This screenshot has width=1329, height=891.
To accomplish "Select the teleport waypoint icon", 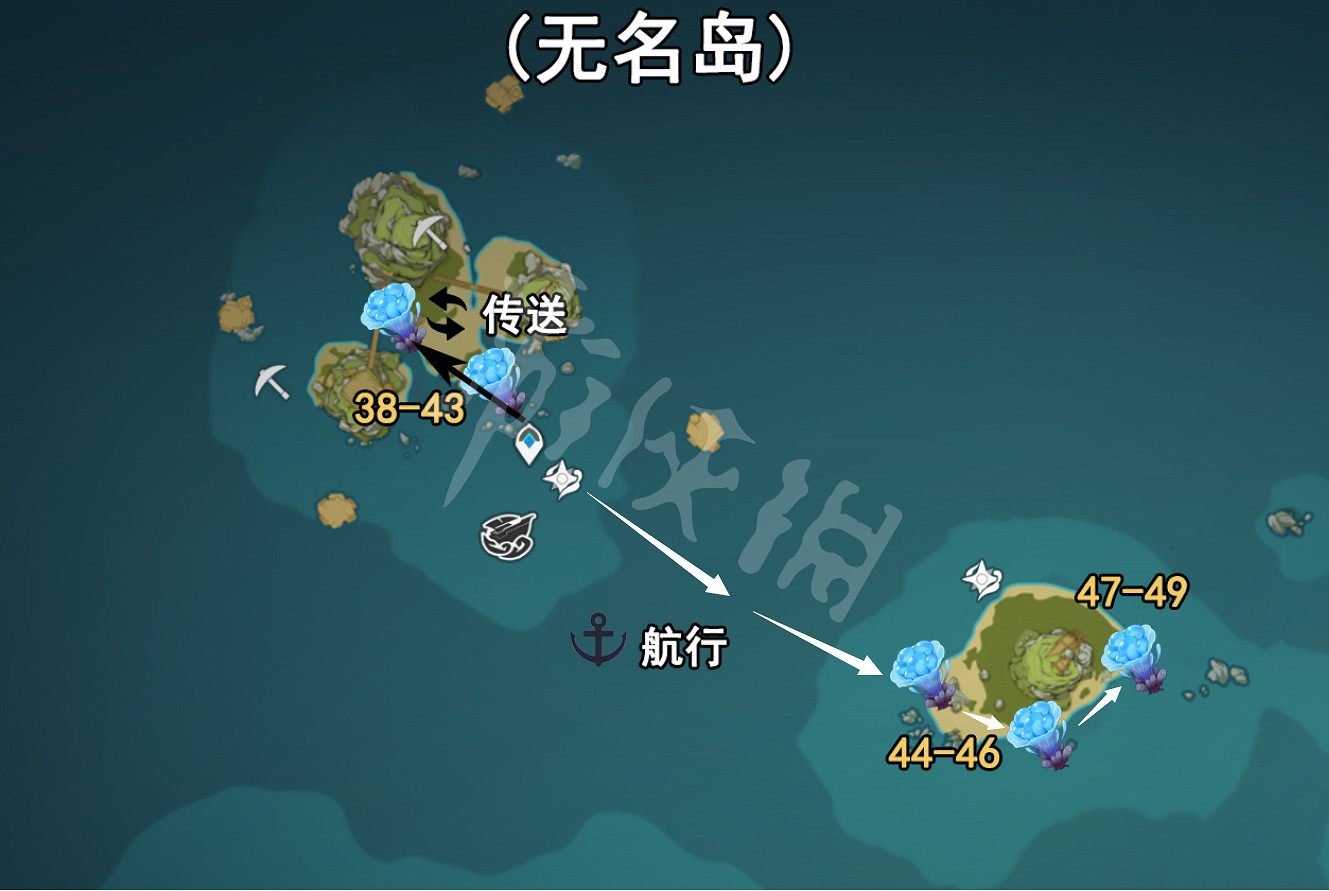I will (530, 441).
